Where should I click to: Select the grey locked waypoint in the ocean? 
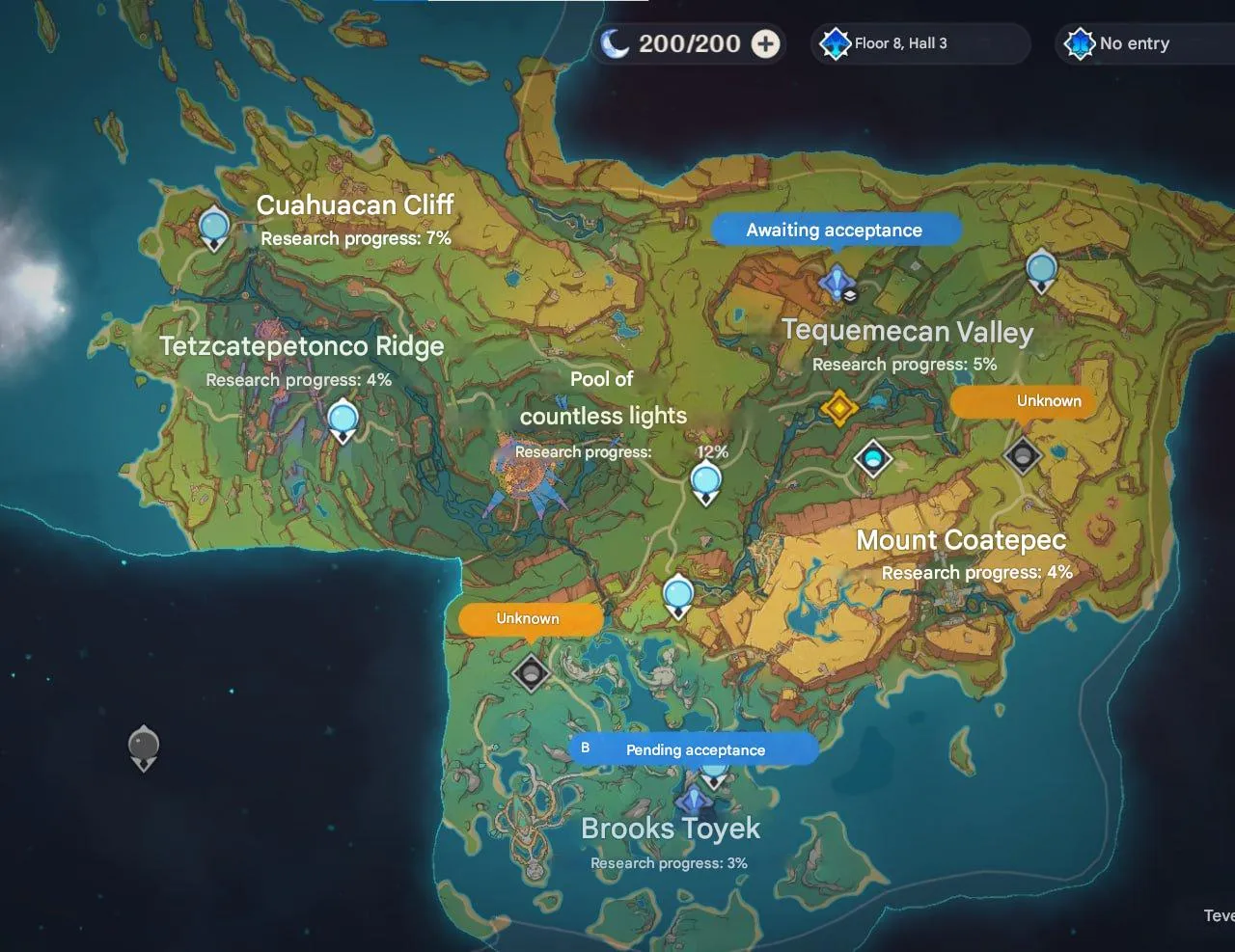pos(144,746)
